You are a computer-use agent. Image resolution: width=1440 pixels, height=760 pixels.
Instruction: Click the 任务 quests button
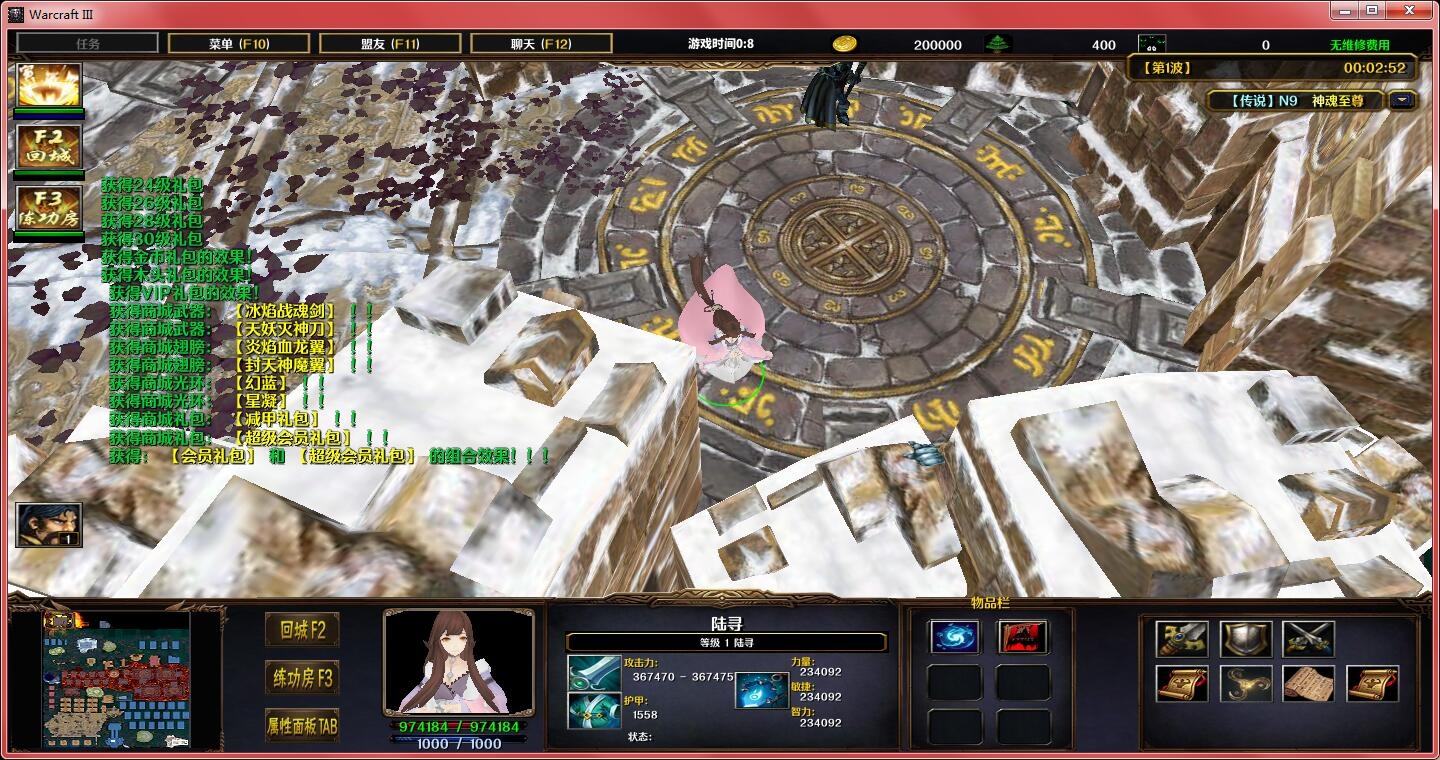(88, 44)
